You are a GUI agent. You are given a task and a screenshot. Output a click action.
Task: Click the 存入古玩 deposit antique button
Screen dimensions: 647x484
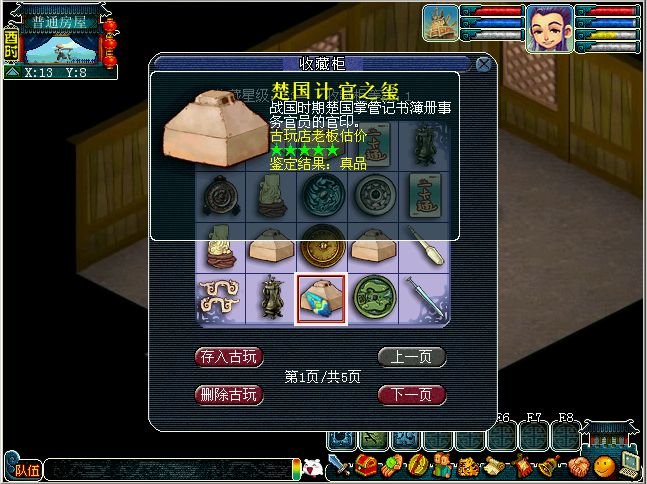229,357
